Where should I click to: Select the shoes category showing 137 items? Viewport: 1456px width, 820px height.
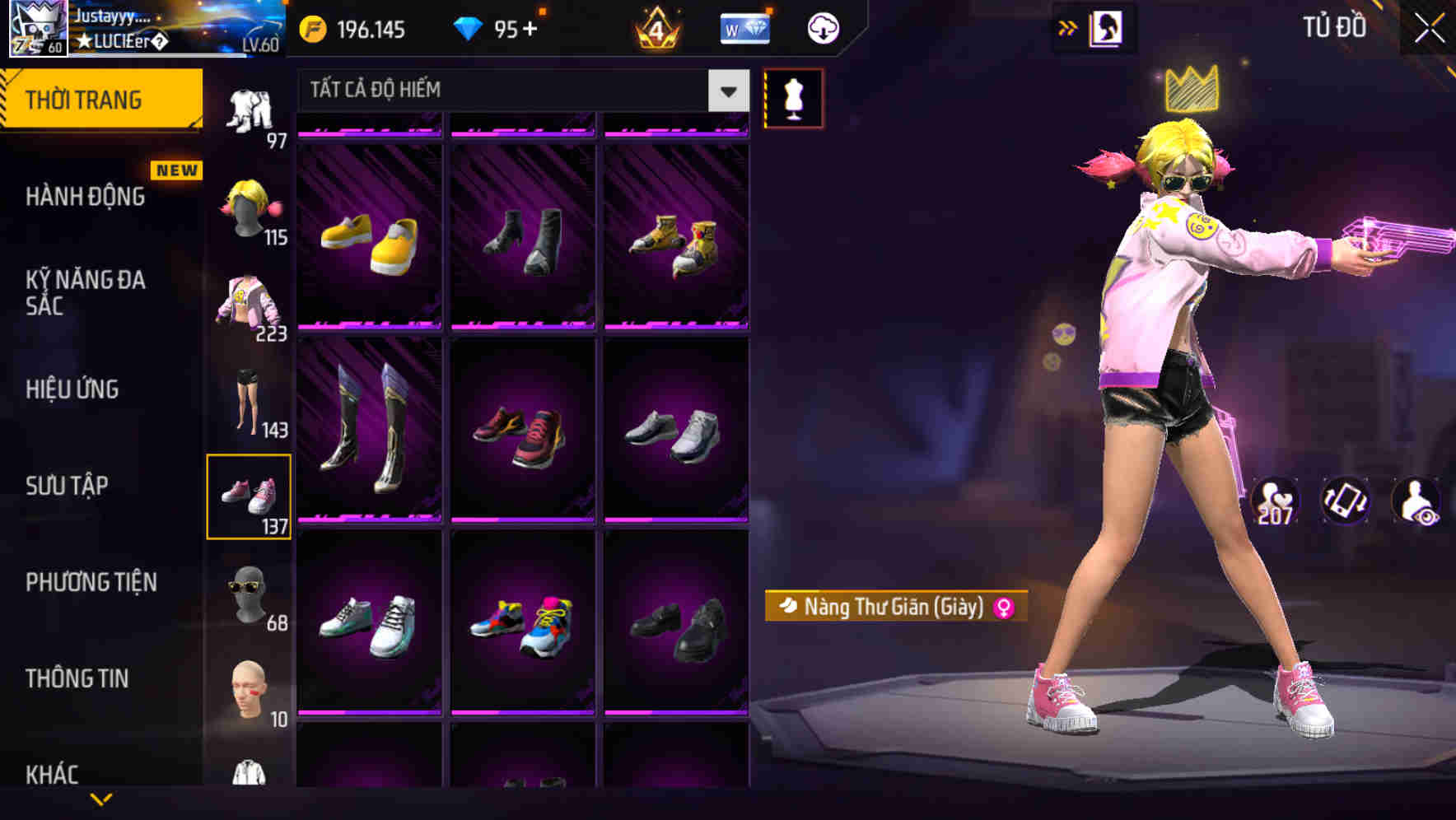(x=250, y=494)
